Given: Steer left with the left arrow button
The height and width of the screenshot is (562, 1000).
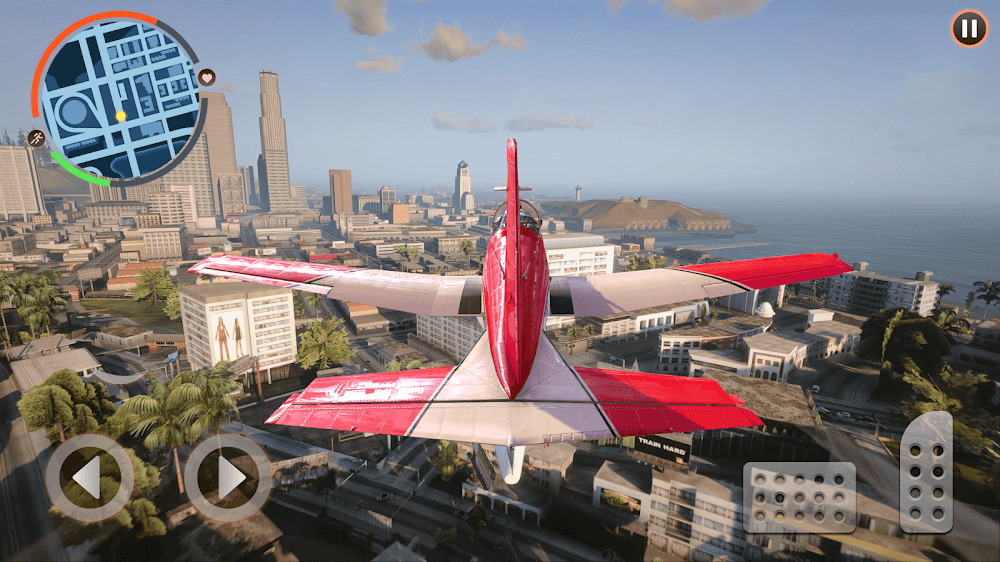Looking at the screenshot, I should [89, 478].
